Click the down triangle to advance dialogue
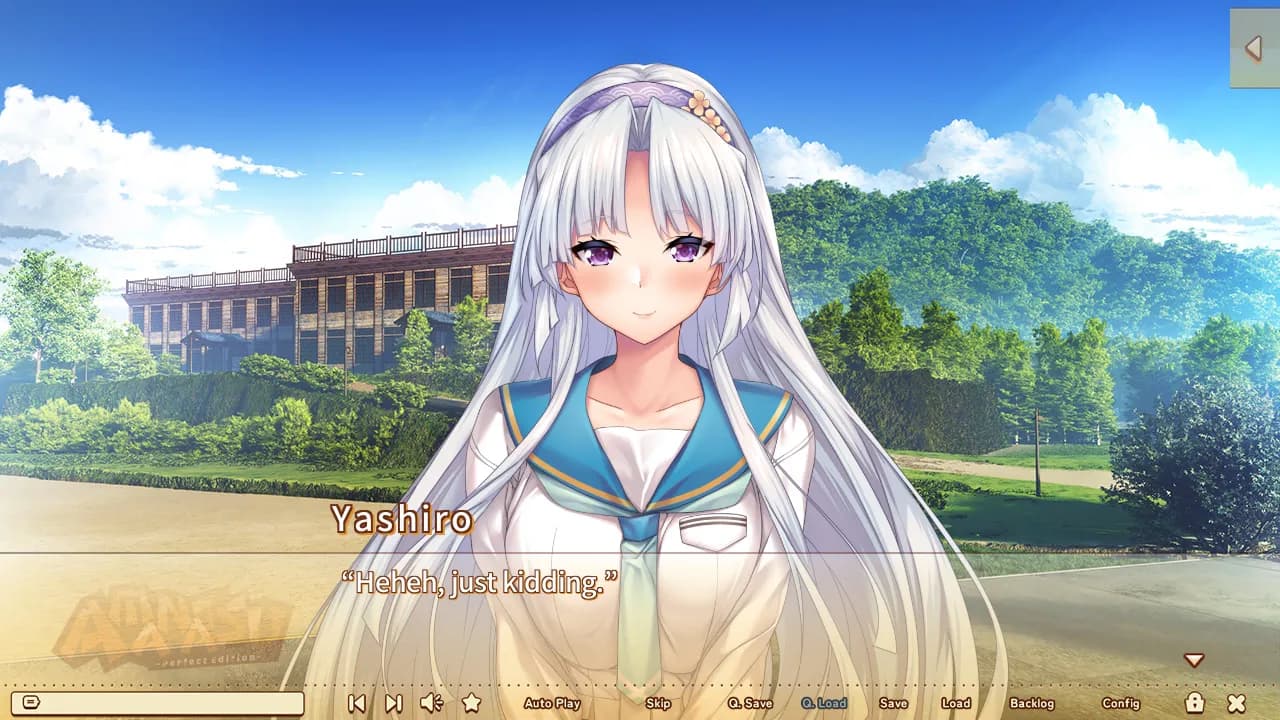The height and width of the screenshot is (720, 1280). coord(1196,658)
